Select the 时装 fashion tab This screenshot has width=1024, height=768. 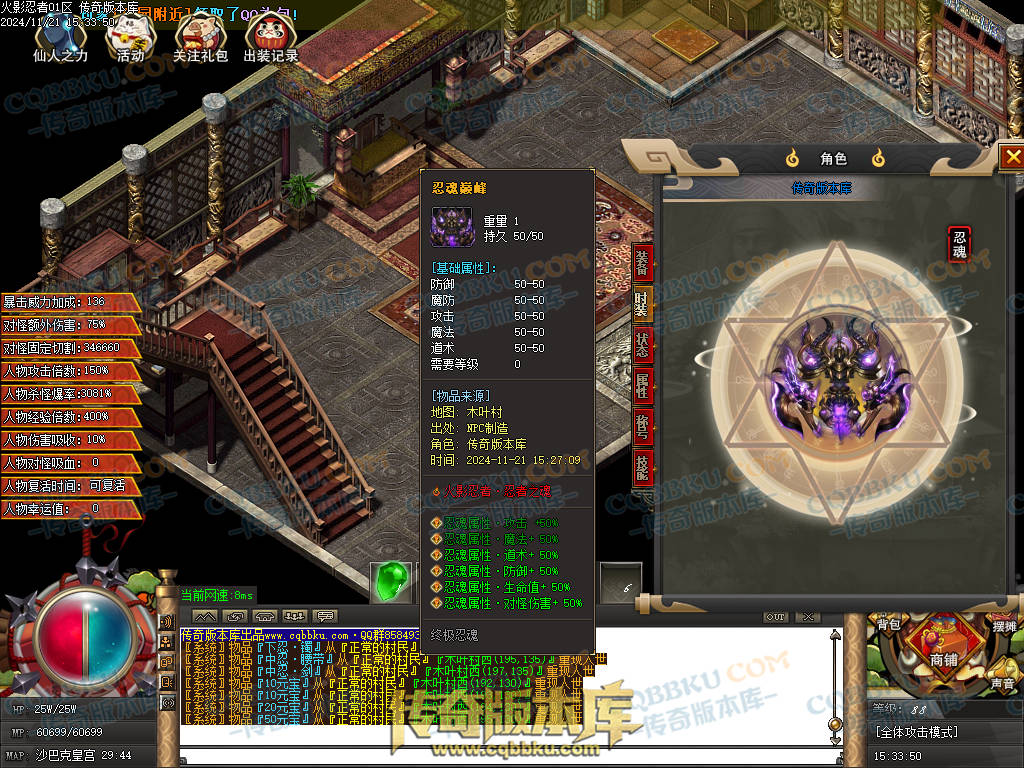tap(642, 302)
